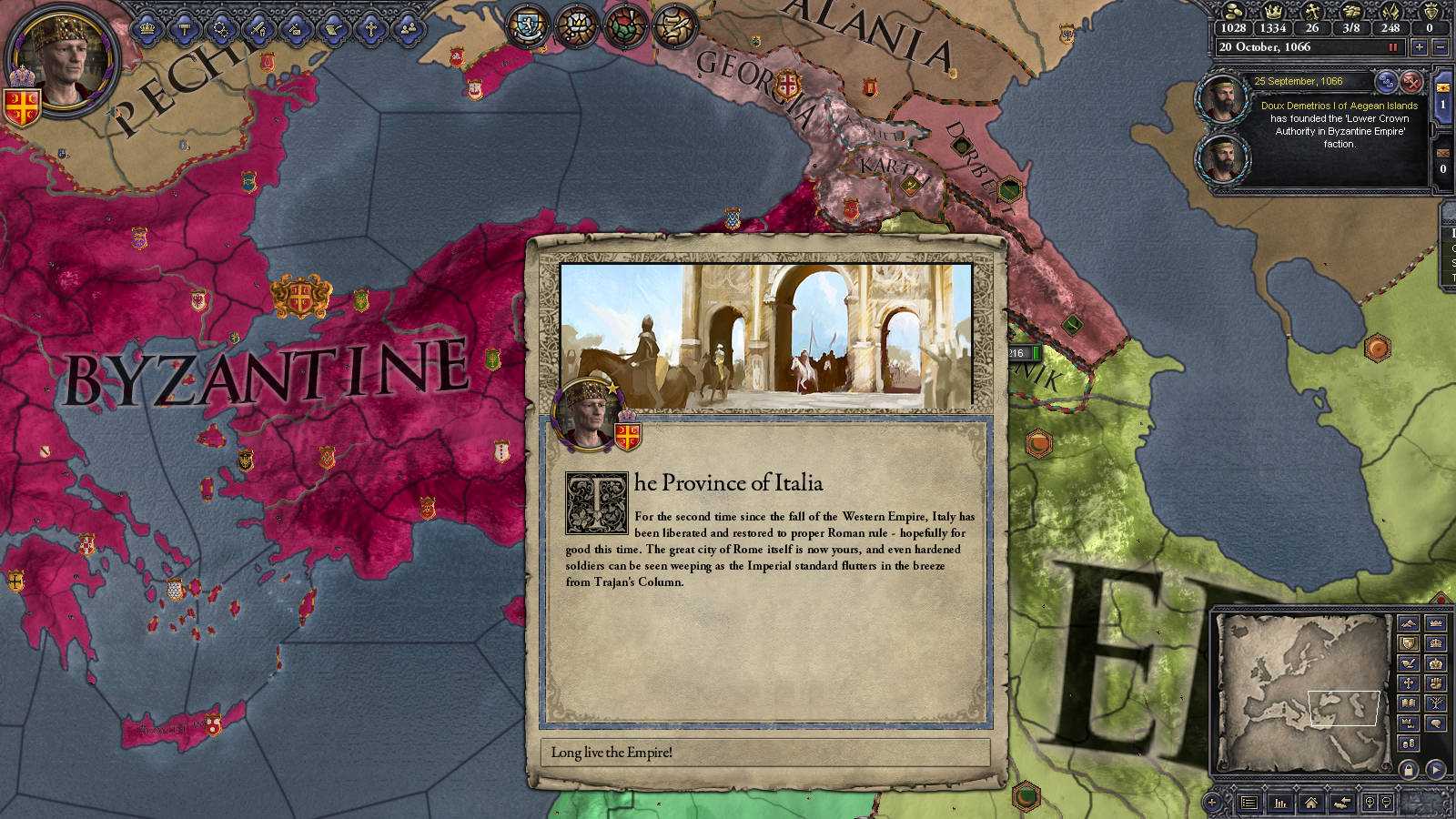1456x819 pixels.
Task: Select the religion map mode on the minimap panel
Action: (x=1409, y=683)
